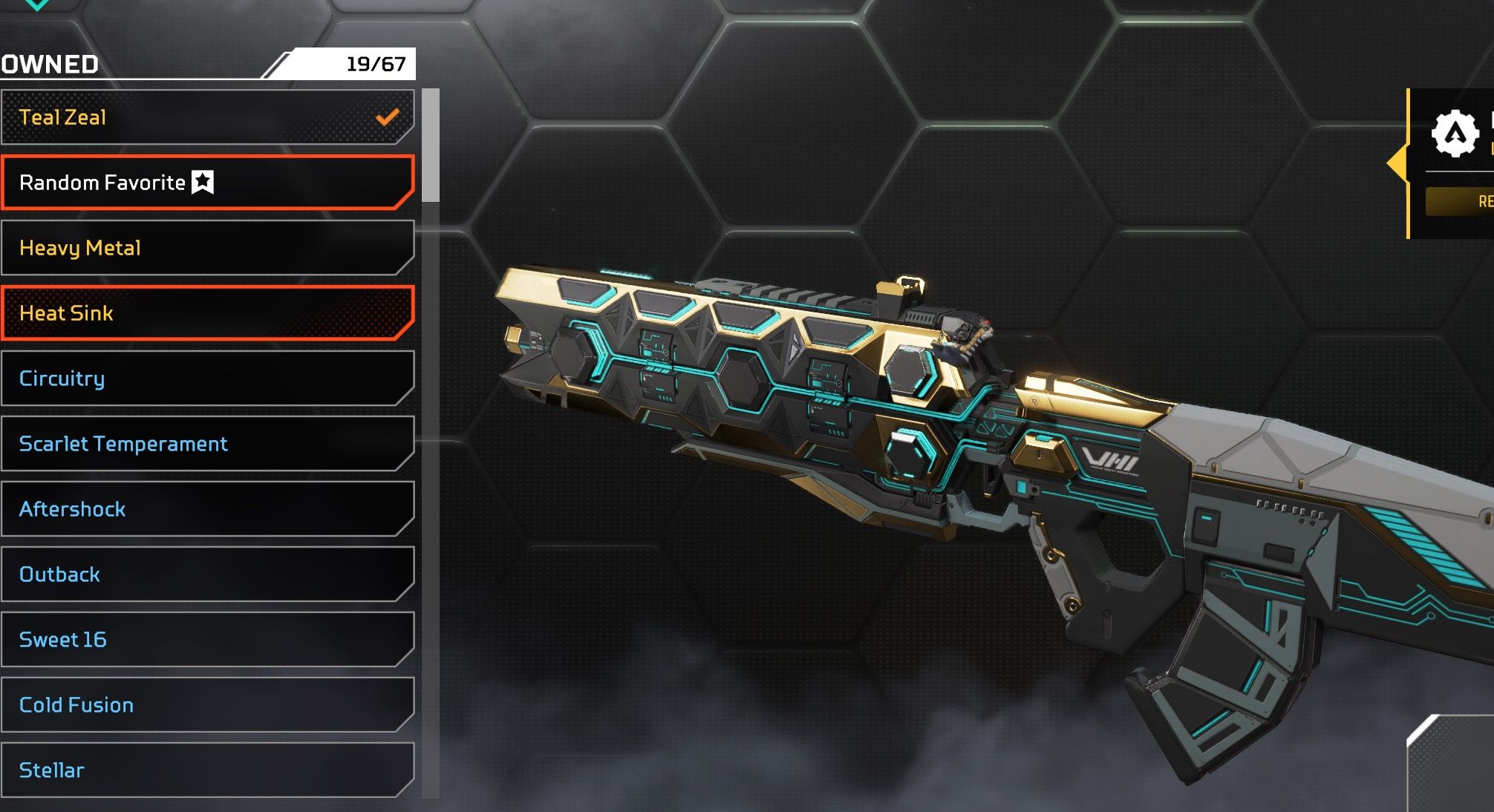The height and width of the screenshot is (812, 1494).
Task: Select the Teal Zeal skin
Action: pyautogui.click(x=207, y=117)
